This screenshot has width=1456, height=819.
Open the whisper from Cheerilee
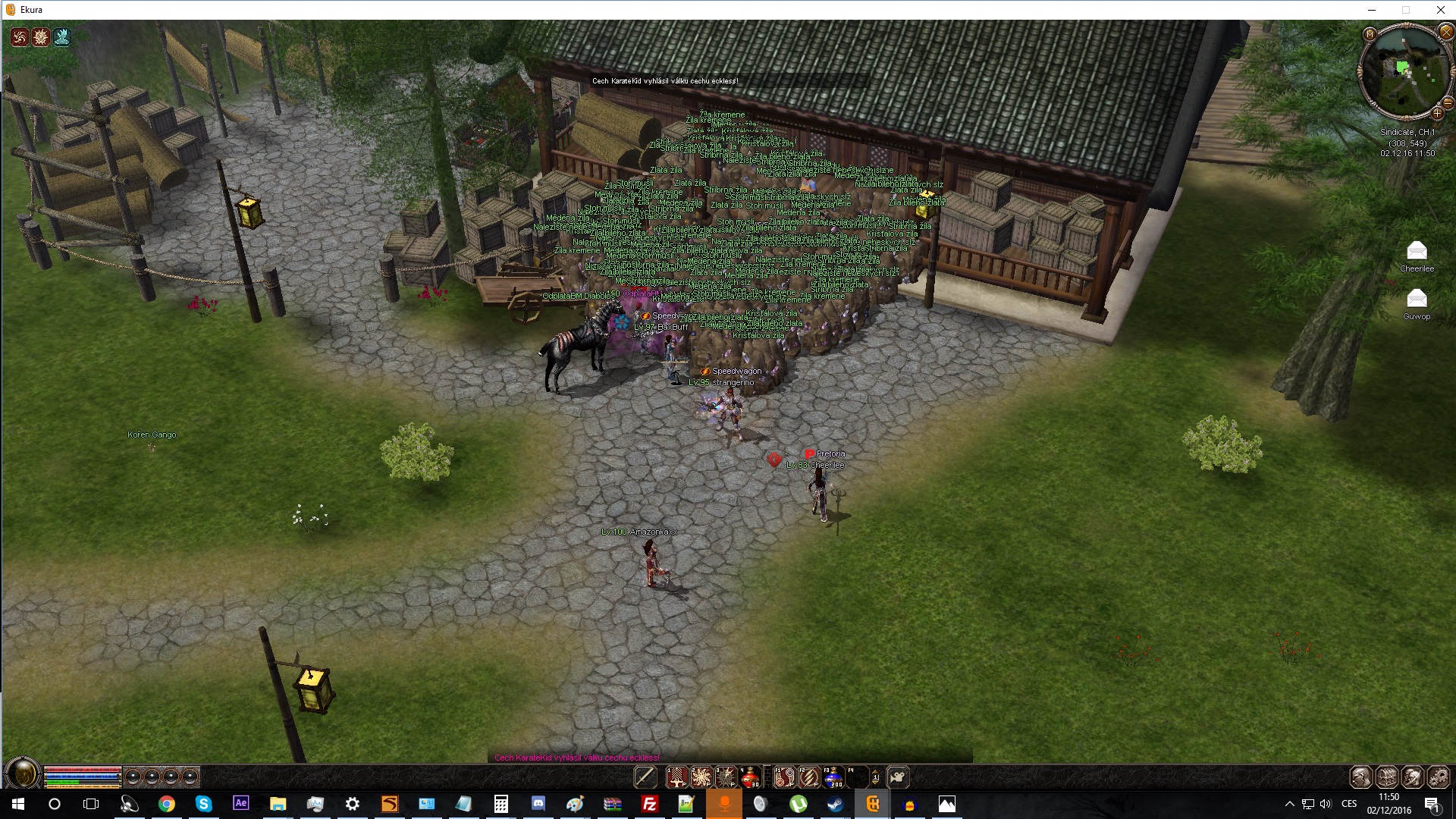pyautogui.click(x=1417, y=251)
